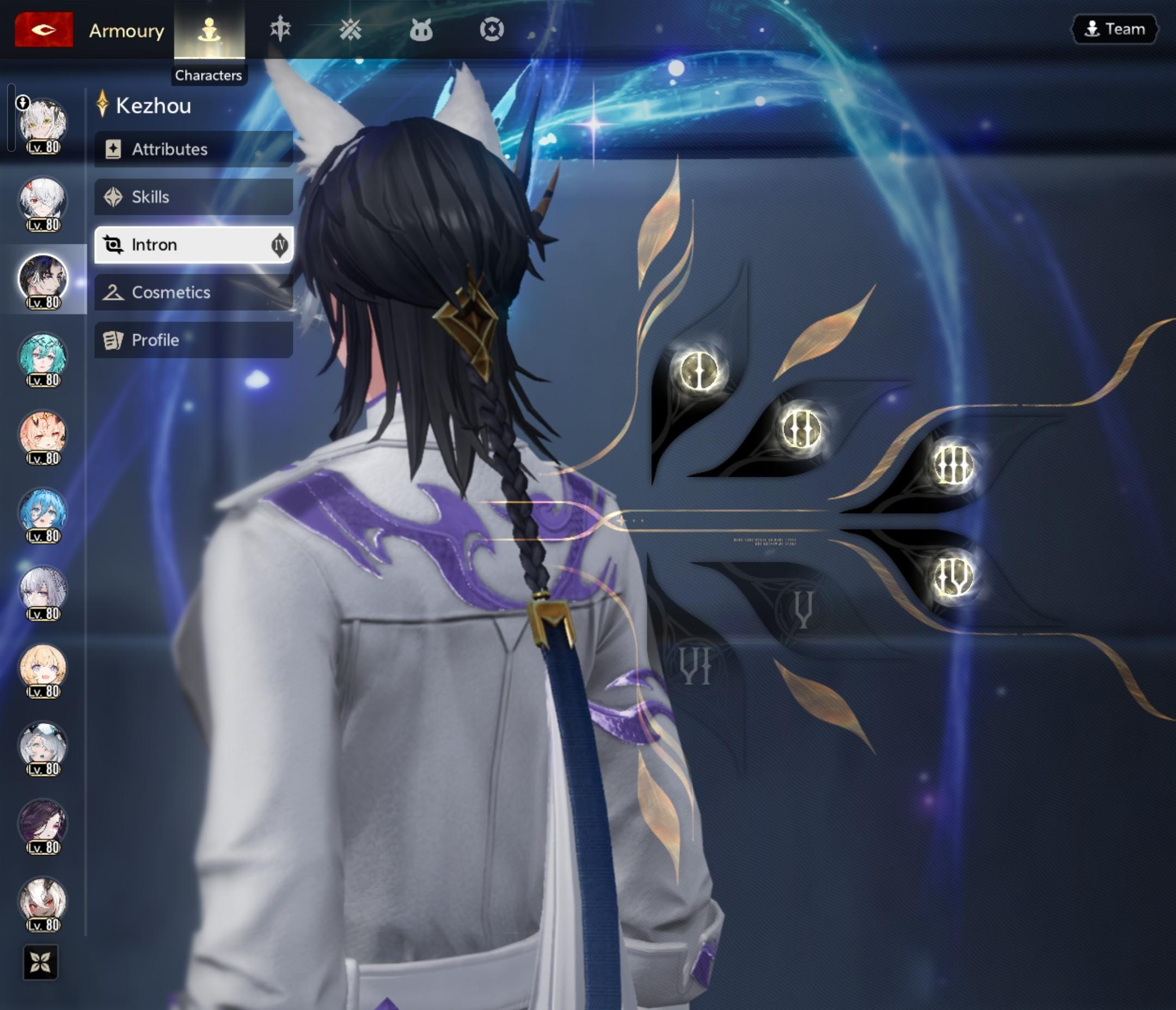Select Intron node IV
The width and height of the screenshot is (1176, 1010).
tap(953, 577)
